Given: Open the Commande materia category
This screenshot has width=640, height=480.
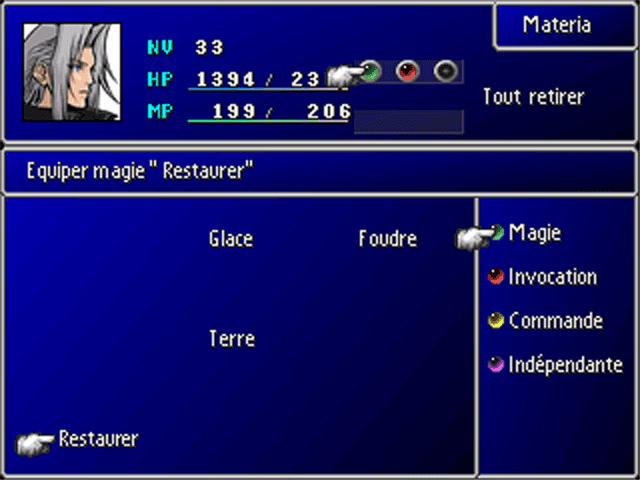Looking at the screenshot, I should (x=555, y=321).
